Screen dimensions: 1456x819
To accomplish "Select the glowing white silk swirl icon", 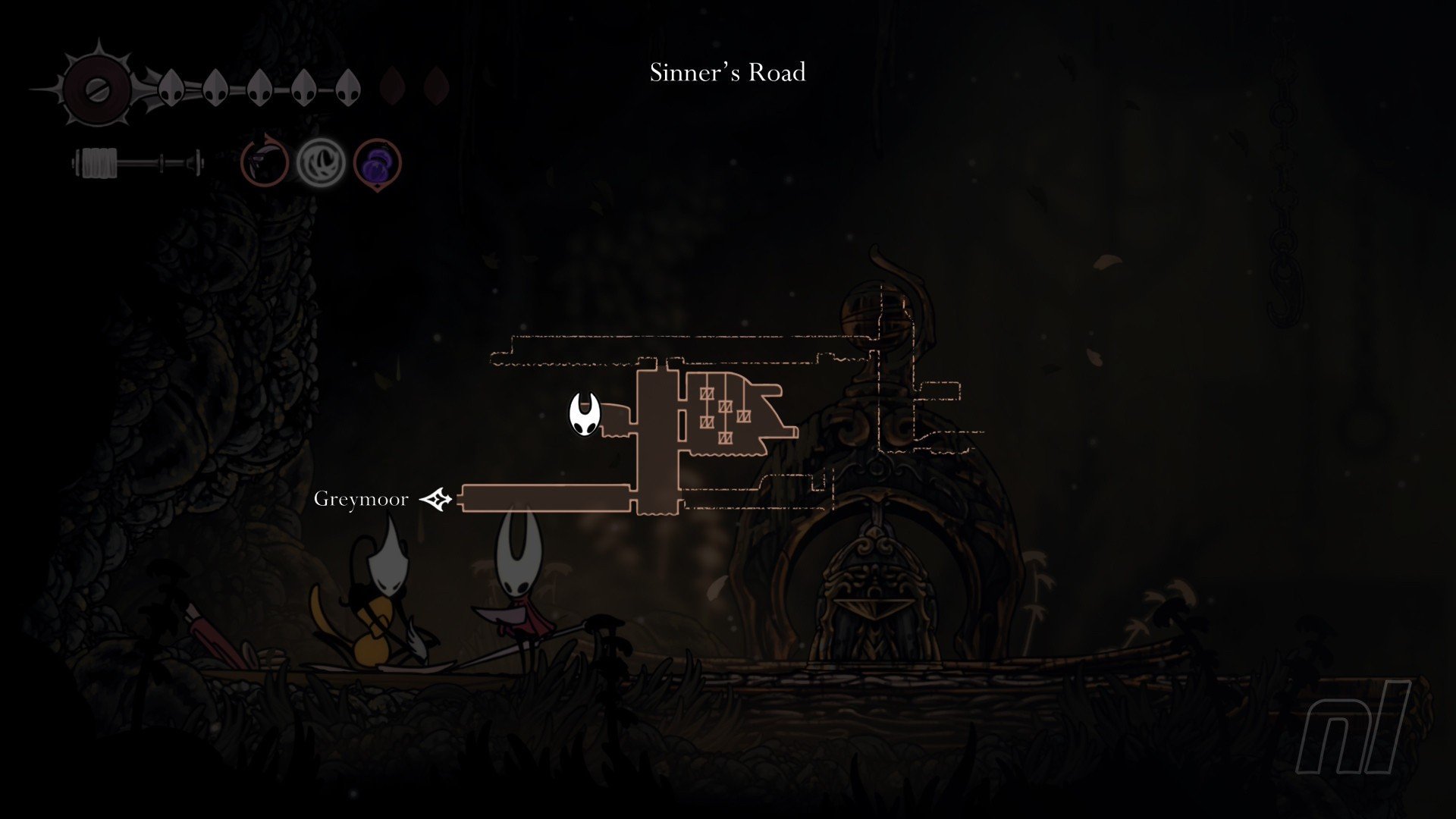I will pyautogui.click(x=321, y=163).
